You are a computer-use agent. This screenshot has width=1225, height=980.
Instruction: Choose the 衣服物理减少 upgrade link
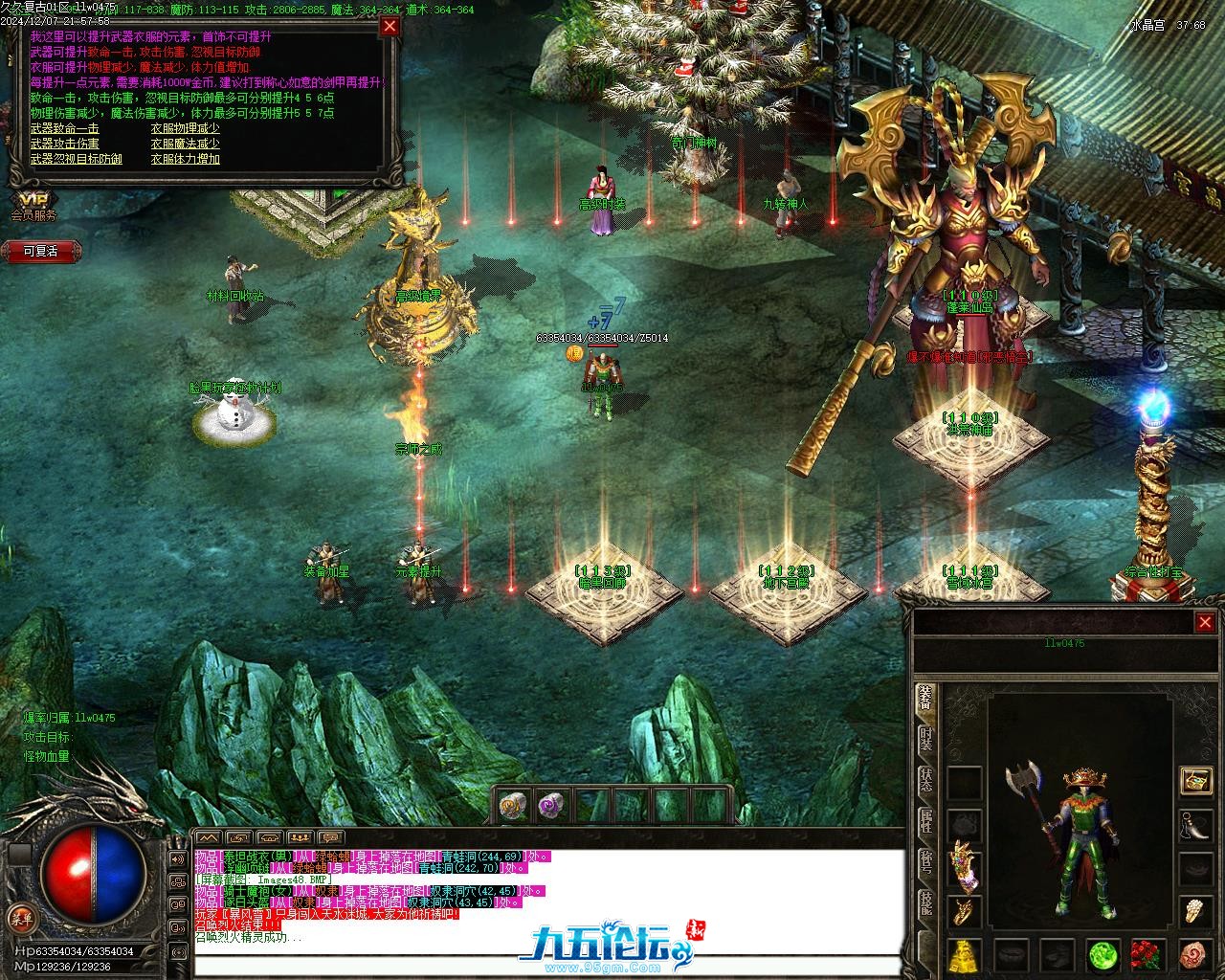[x=185, y=128]
